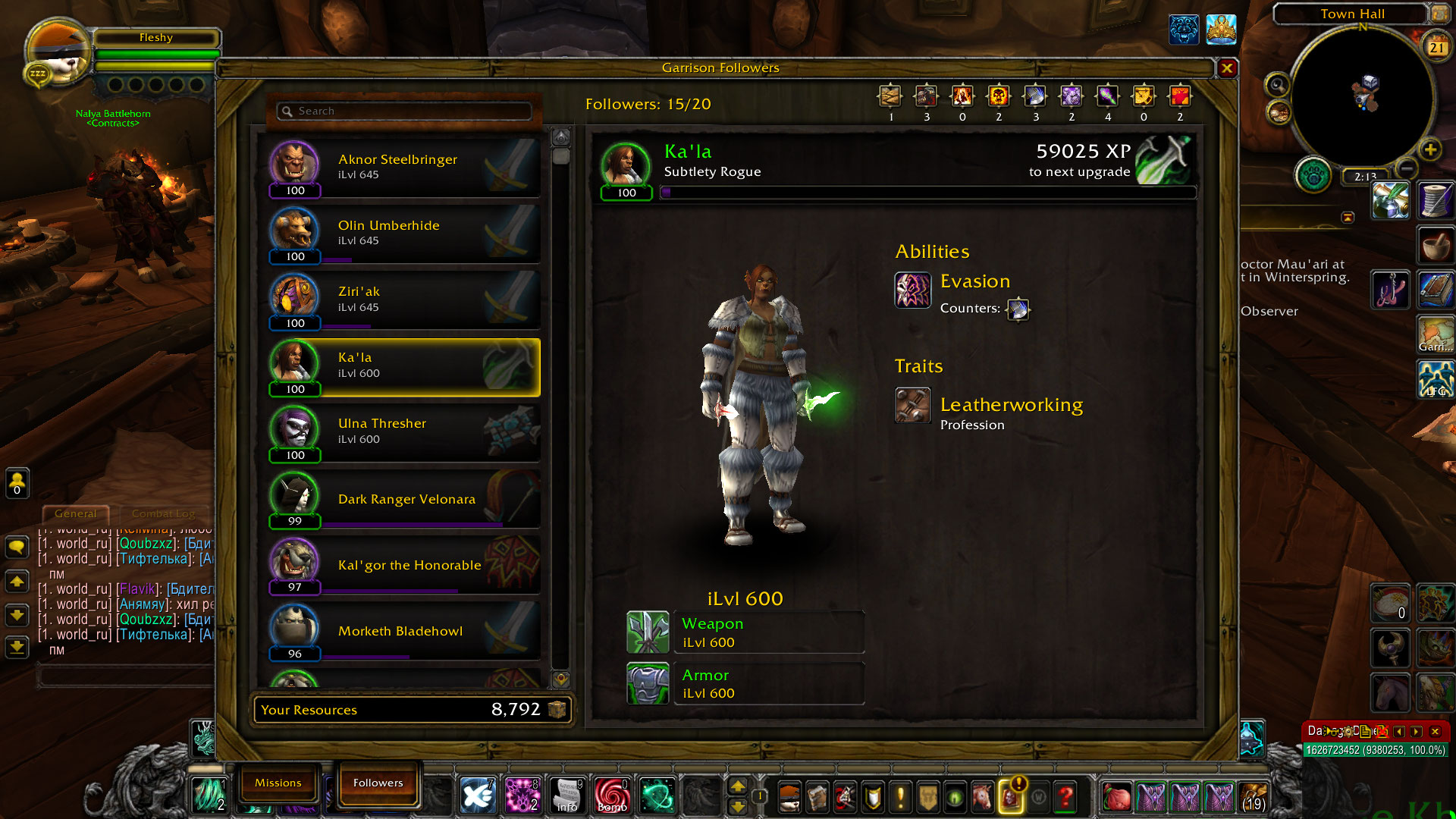Select the Armor iLvl 600 slot
This screenshot has height=819, width=1456.
pos(745,683)
